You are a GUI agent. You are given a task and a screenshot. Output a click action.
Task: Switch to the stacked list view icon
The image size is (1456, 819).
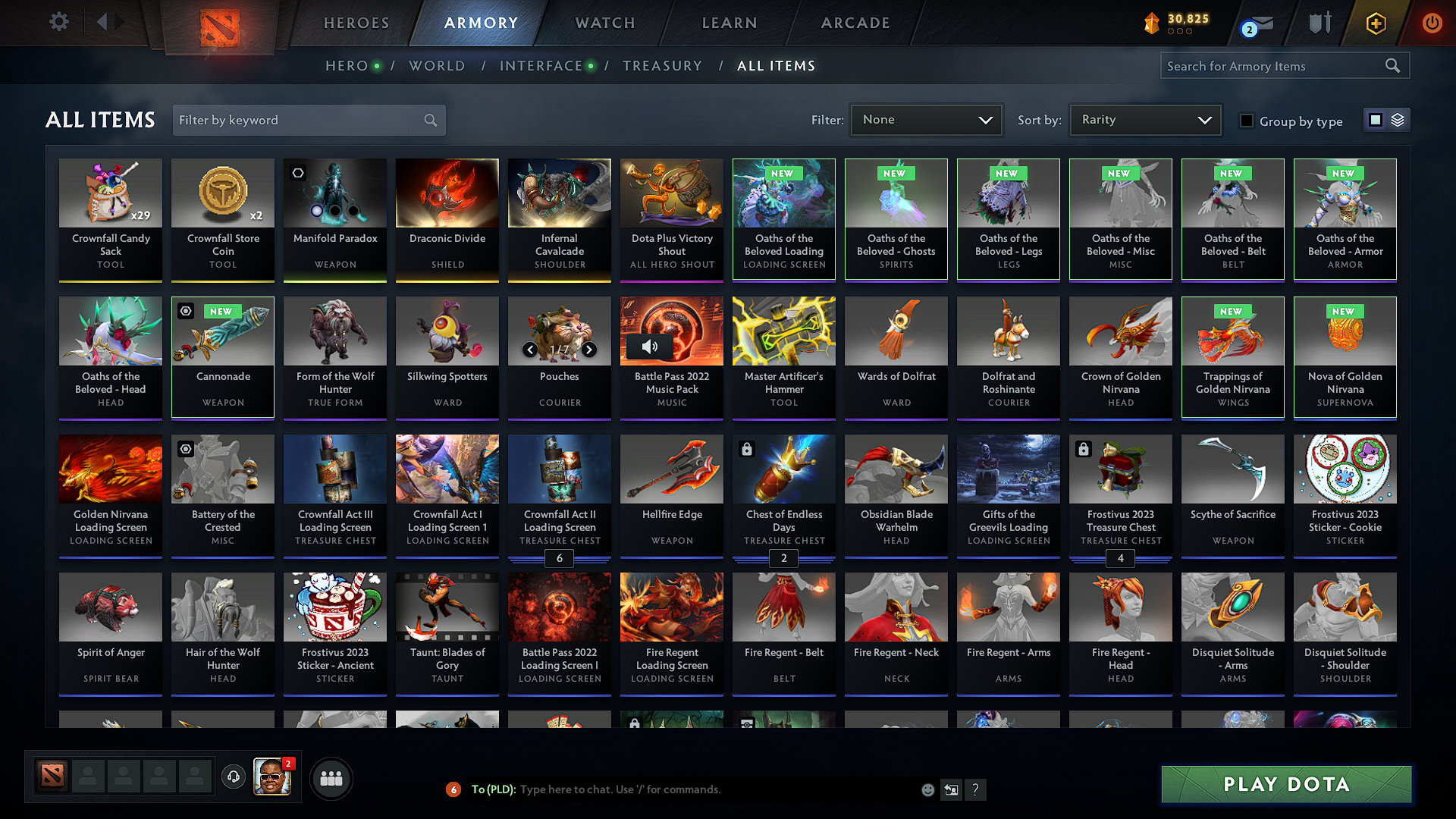tap(1399, 119)
